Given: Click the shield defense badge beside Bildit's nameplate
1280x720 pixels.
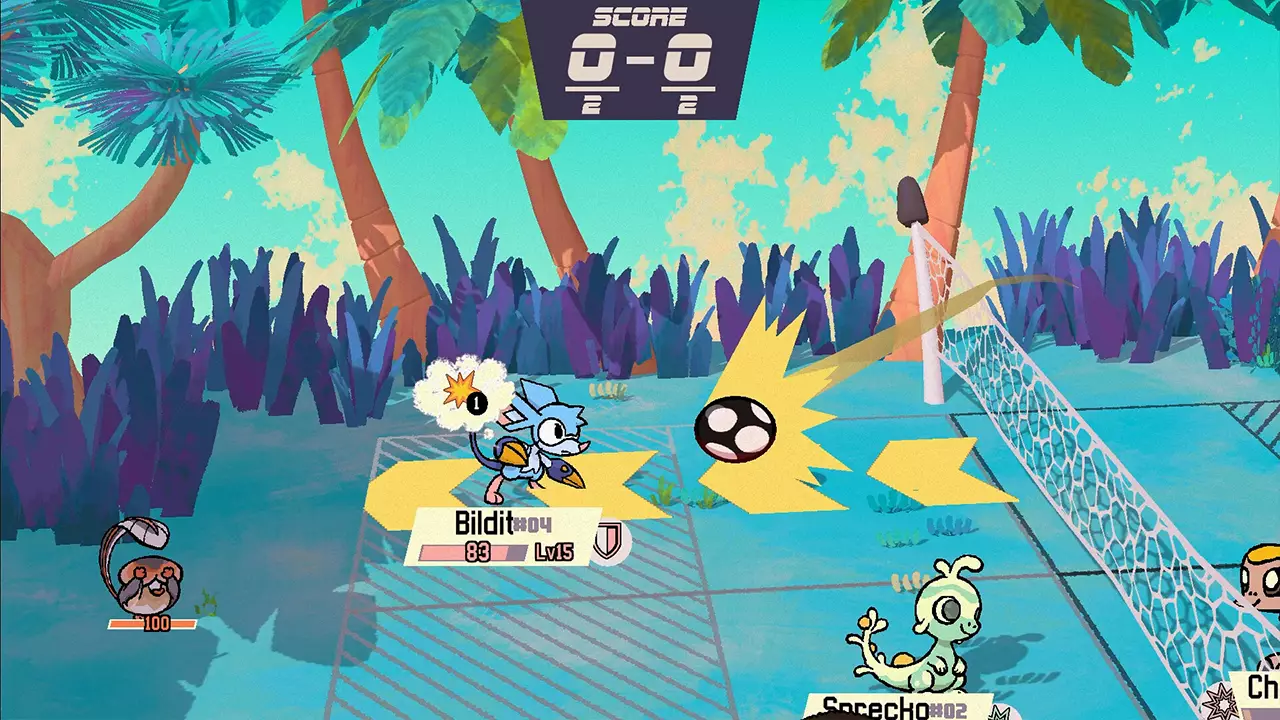Looking at the screenshot, I should click(610, 541).
